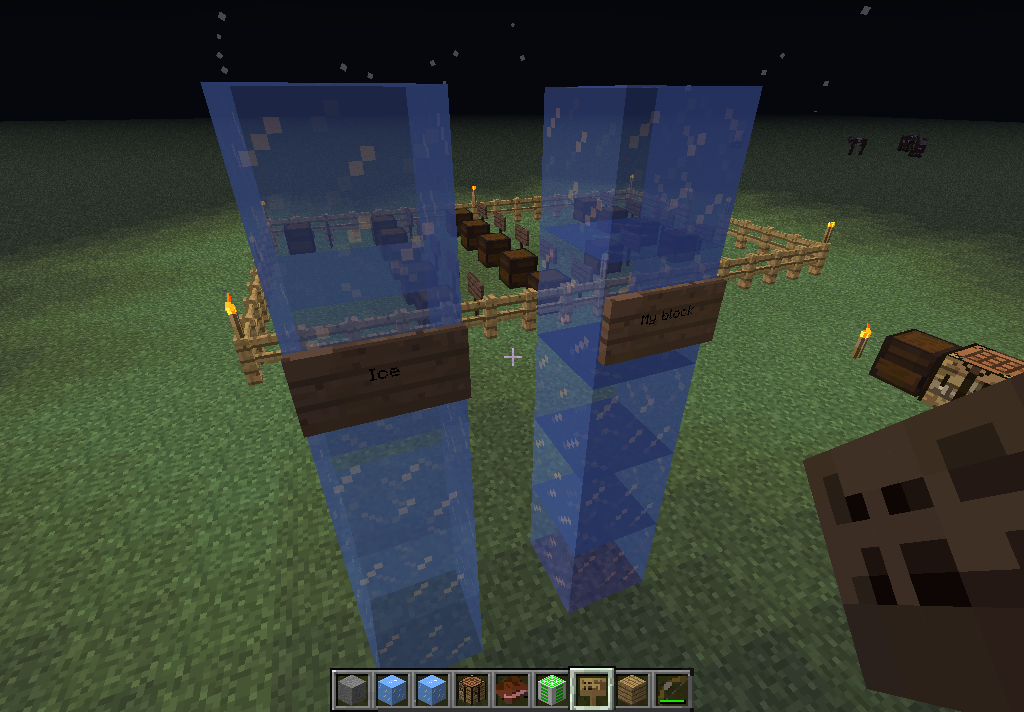Switch to the wooden planks hotbar slot
Image resolution: width=1024 pixels, height=712 pixels.
[x=631, y=689]
